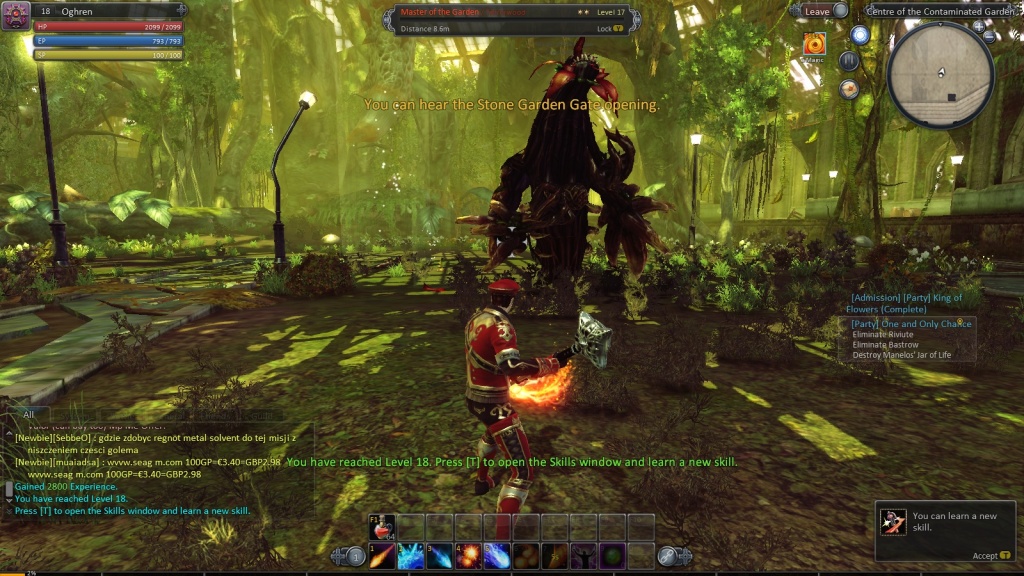Toggle the chain link hotbar lock button
The height and width of the screenshot is (576, 1024).
coord(669,556)
